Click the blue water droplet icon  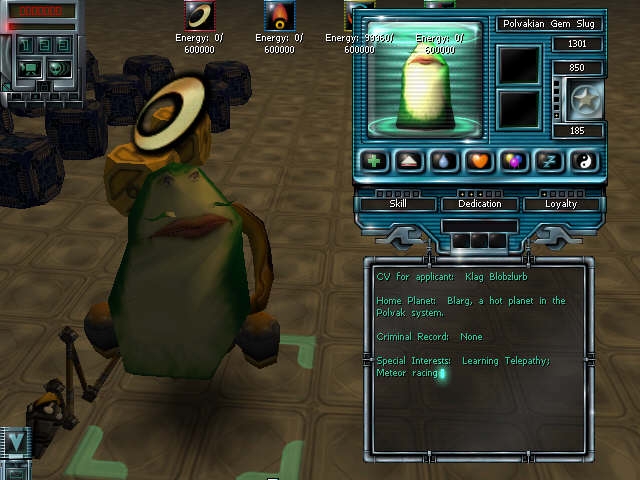[x=444, y=162]
